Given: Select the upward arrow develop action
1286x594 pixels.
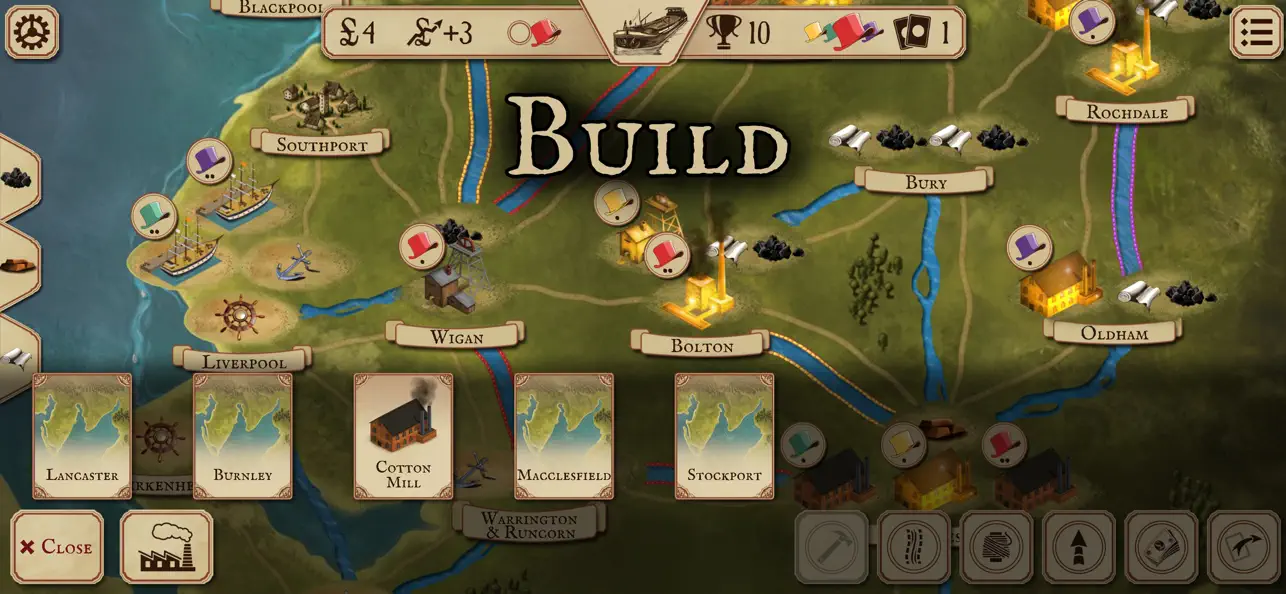Looking at the screenshot, I should coord(1079,547).
